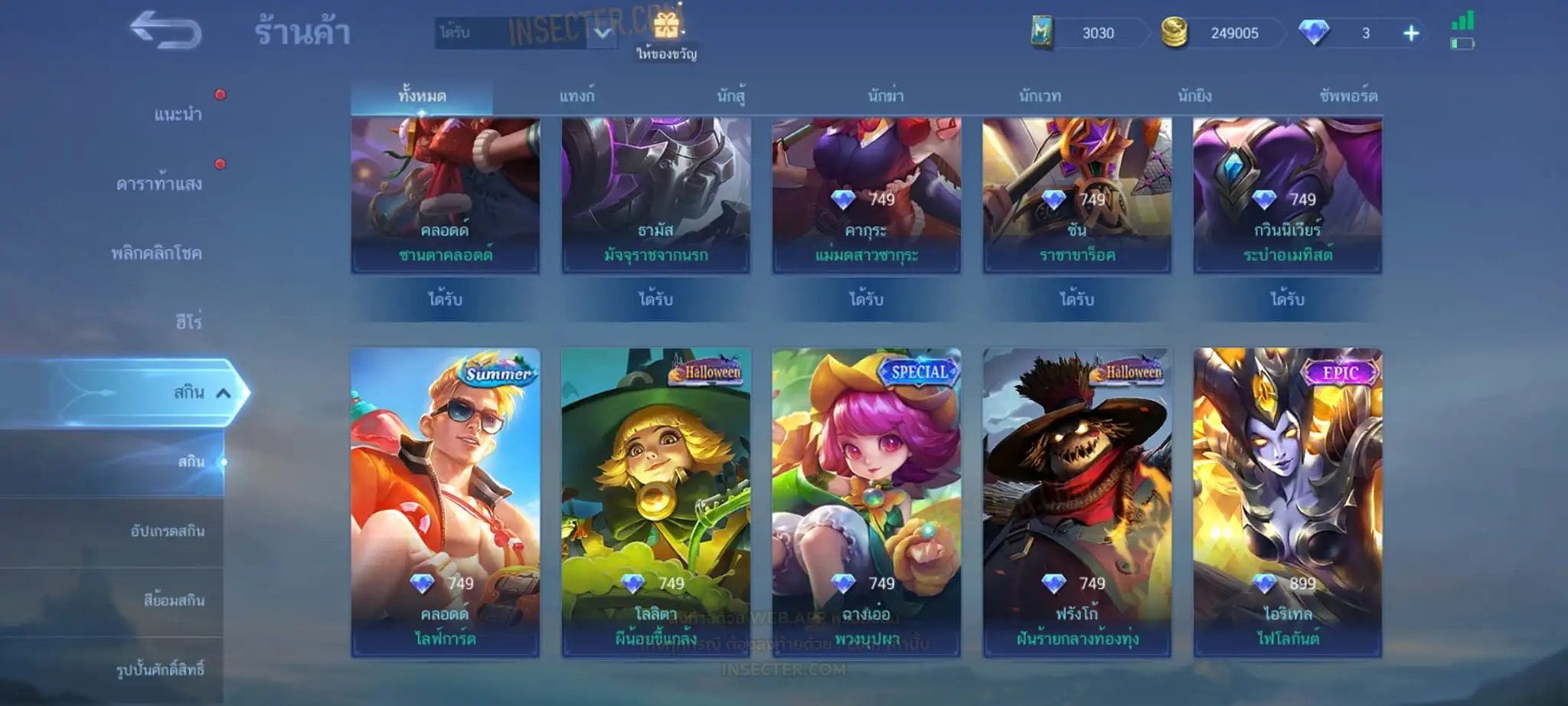1568x706 pixels.
Task: Collapse the สกิน menu expander
Action: [x=224, y=394]
